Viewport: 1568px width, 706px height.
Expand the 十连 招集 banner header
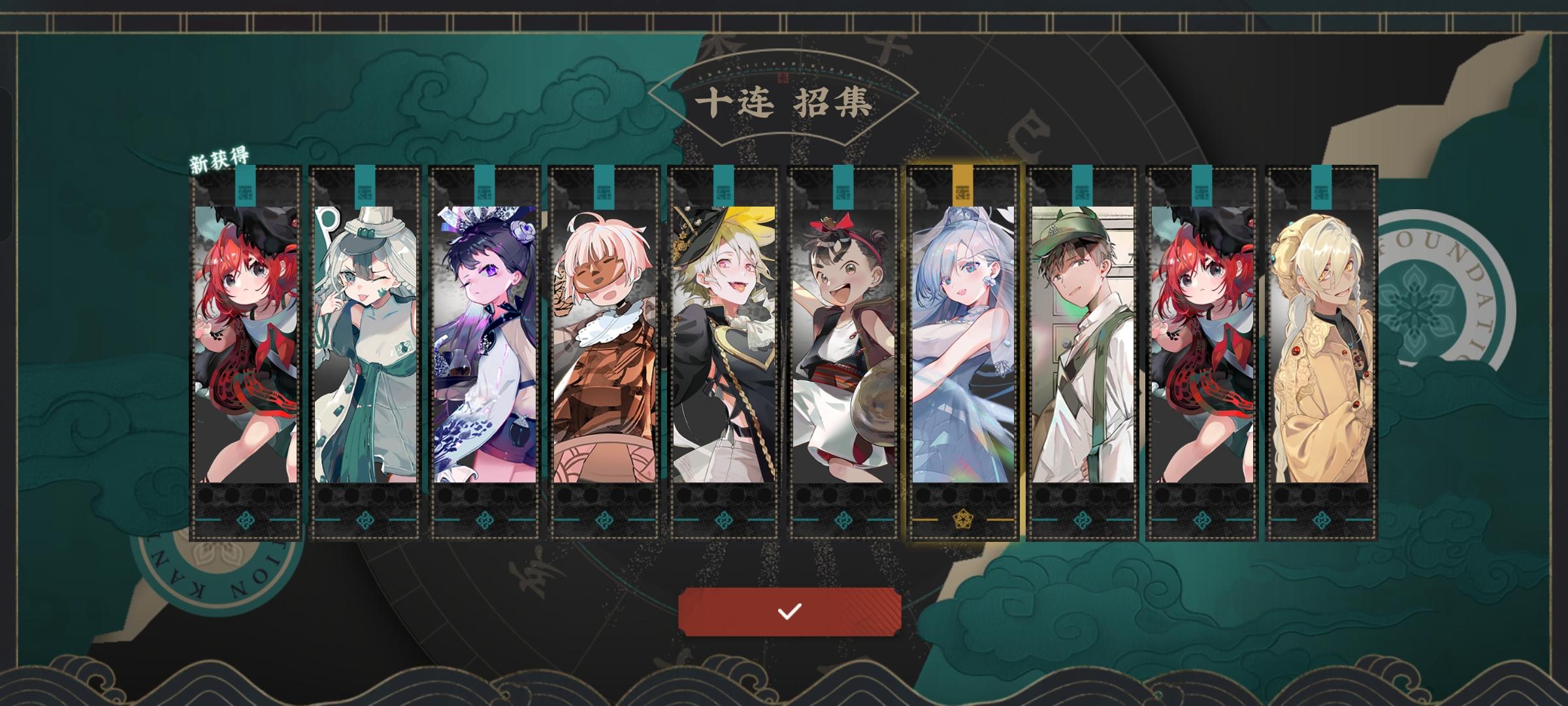[784, 101]
